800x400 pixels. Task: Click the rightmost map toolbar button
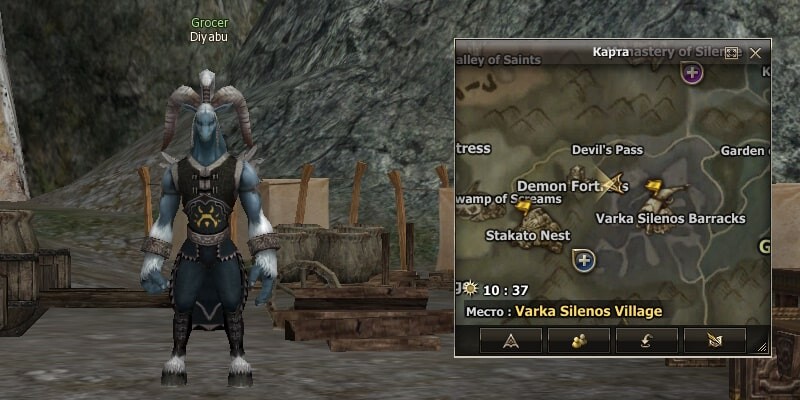click(x=715, y=341)
